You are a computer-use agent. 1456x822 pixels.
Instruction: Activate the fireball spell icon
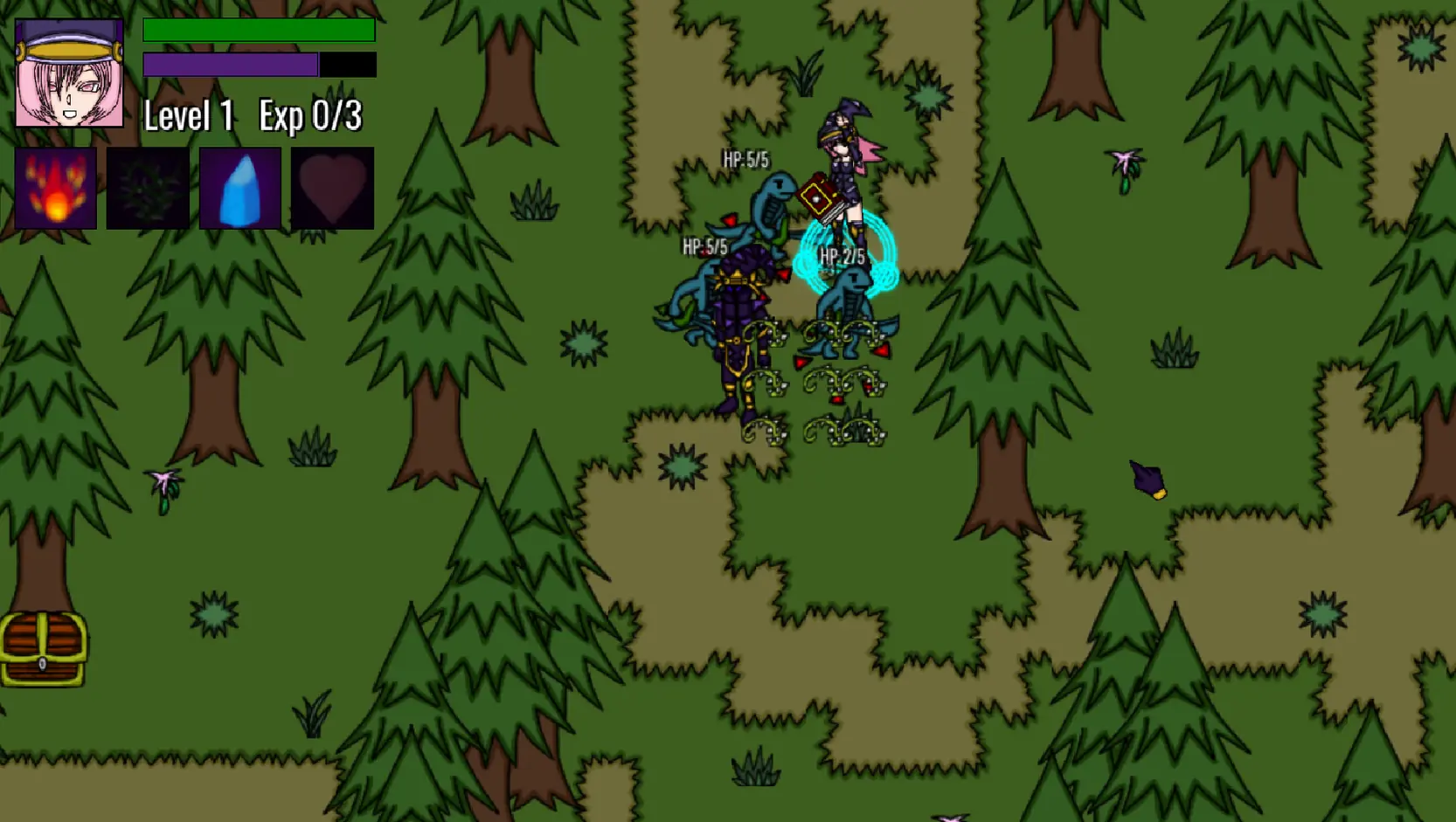tap(55, 188)
